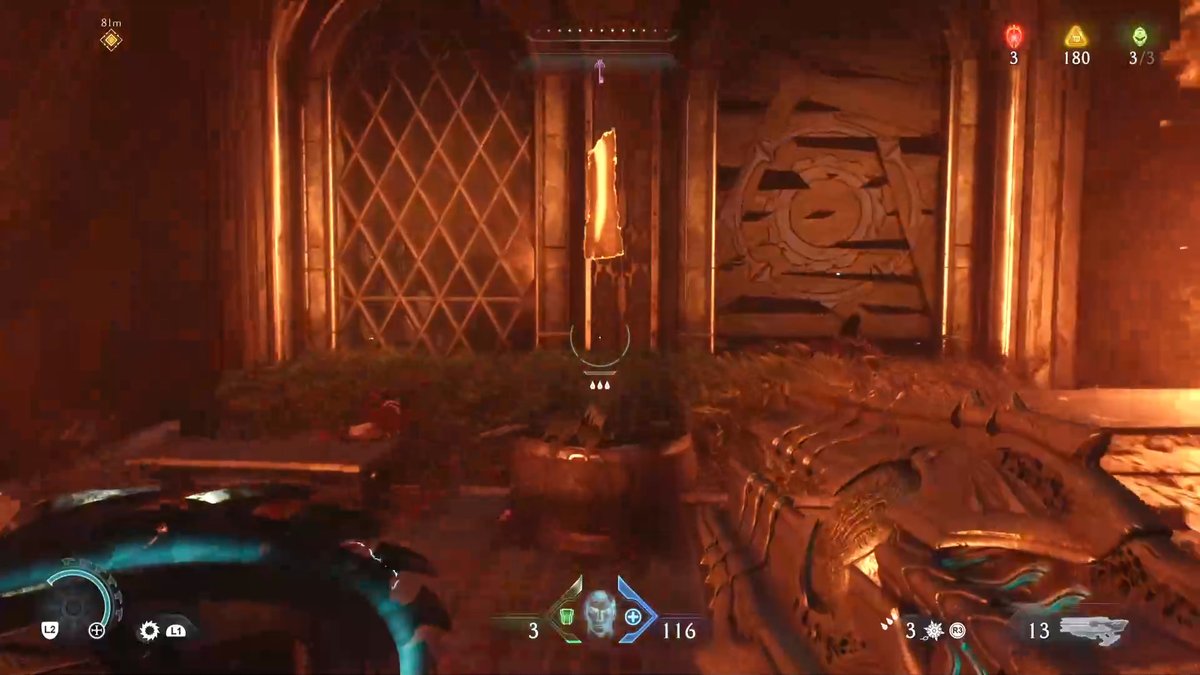Screen dimensions: 1200x675
Task: Use the green health crystal icon
Action: pos(565,615)
